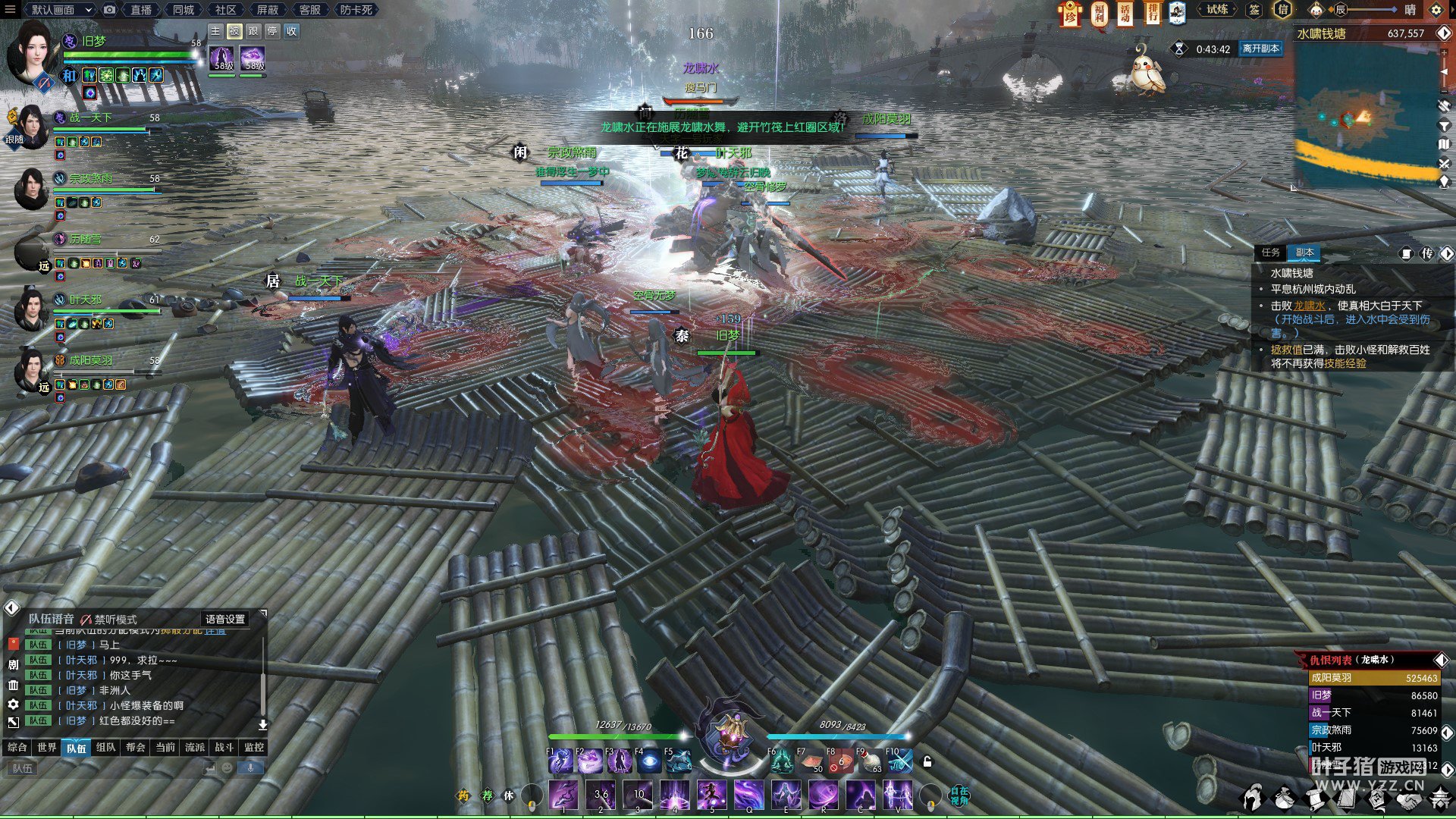1456x819 pixels.
Task: Open settings via the top-right gear
Action: tap(1436, 10)
